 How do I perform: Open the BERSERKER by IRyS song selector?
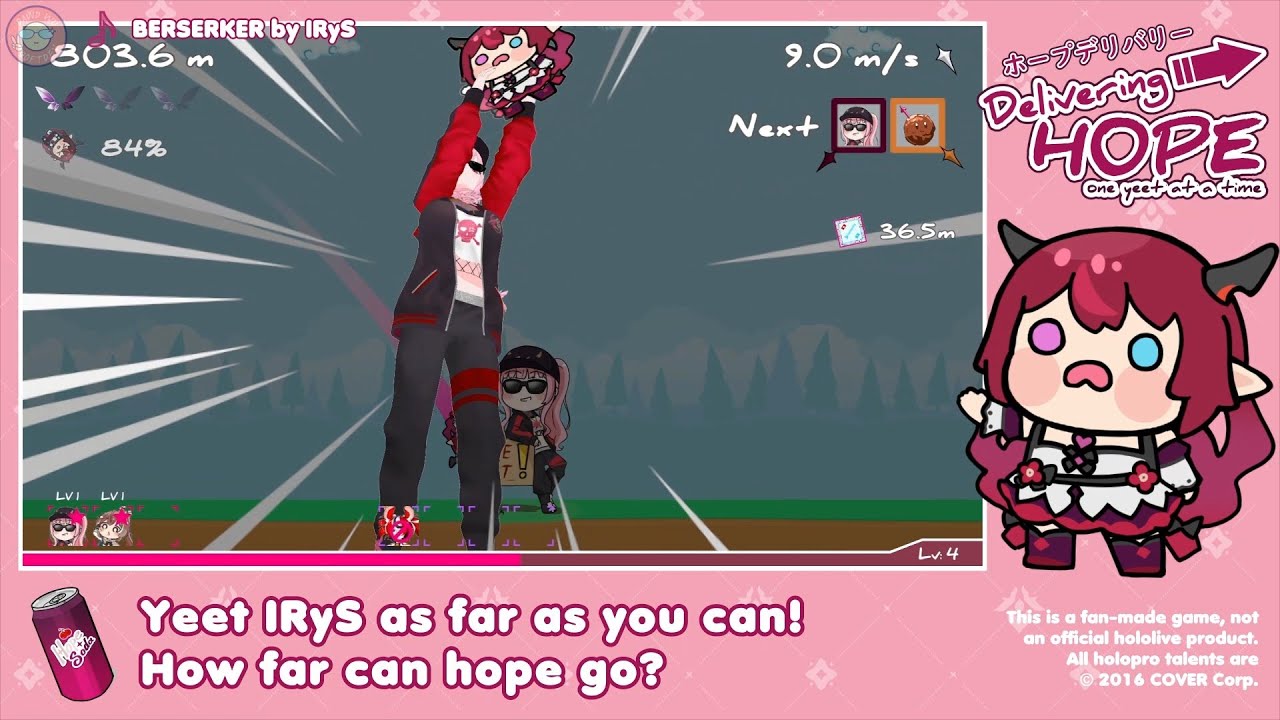[x=230, y=28]
